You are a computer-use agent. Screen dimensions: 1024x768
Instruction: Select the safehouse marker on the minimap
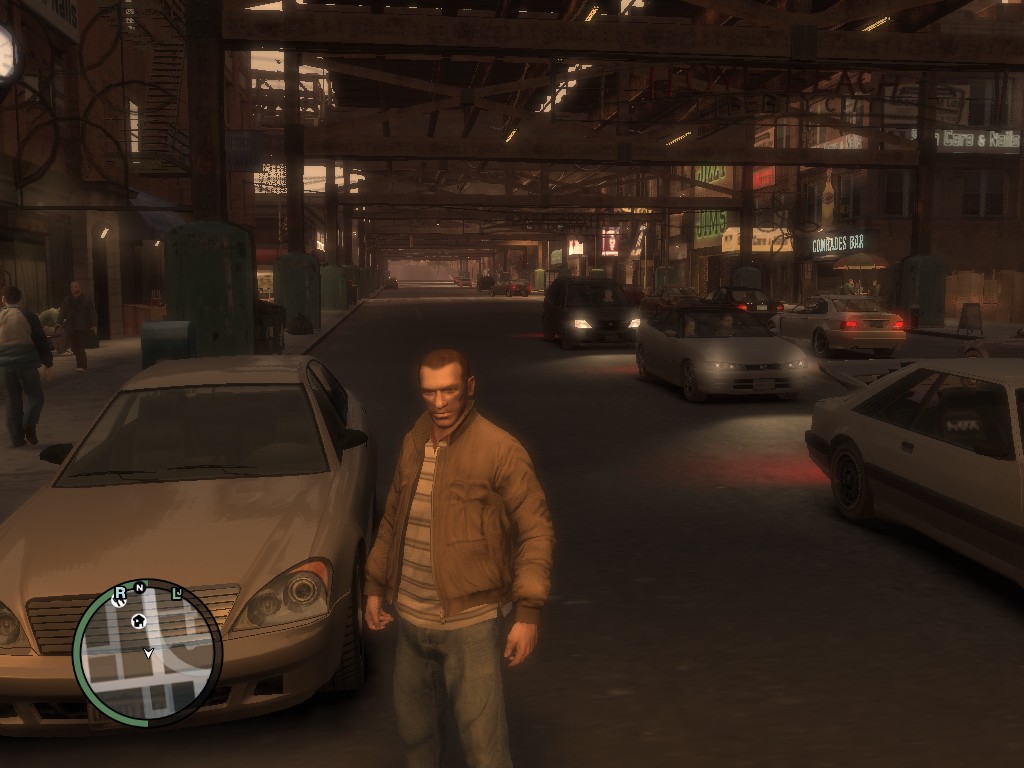(x=139, y=621)
